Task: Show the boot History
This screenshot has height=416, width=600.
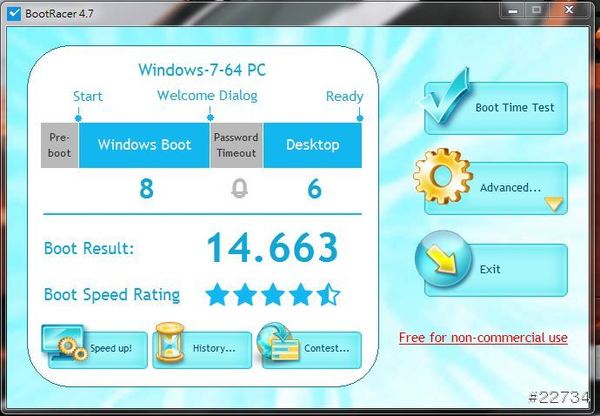Action: click(202, 348)
